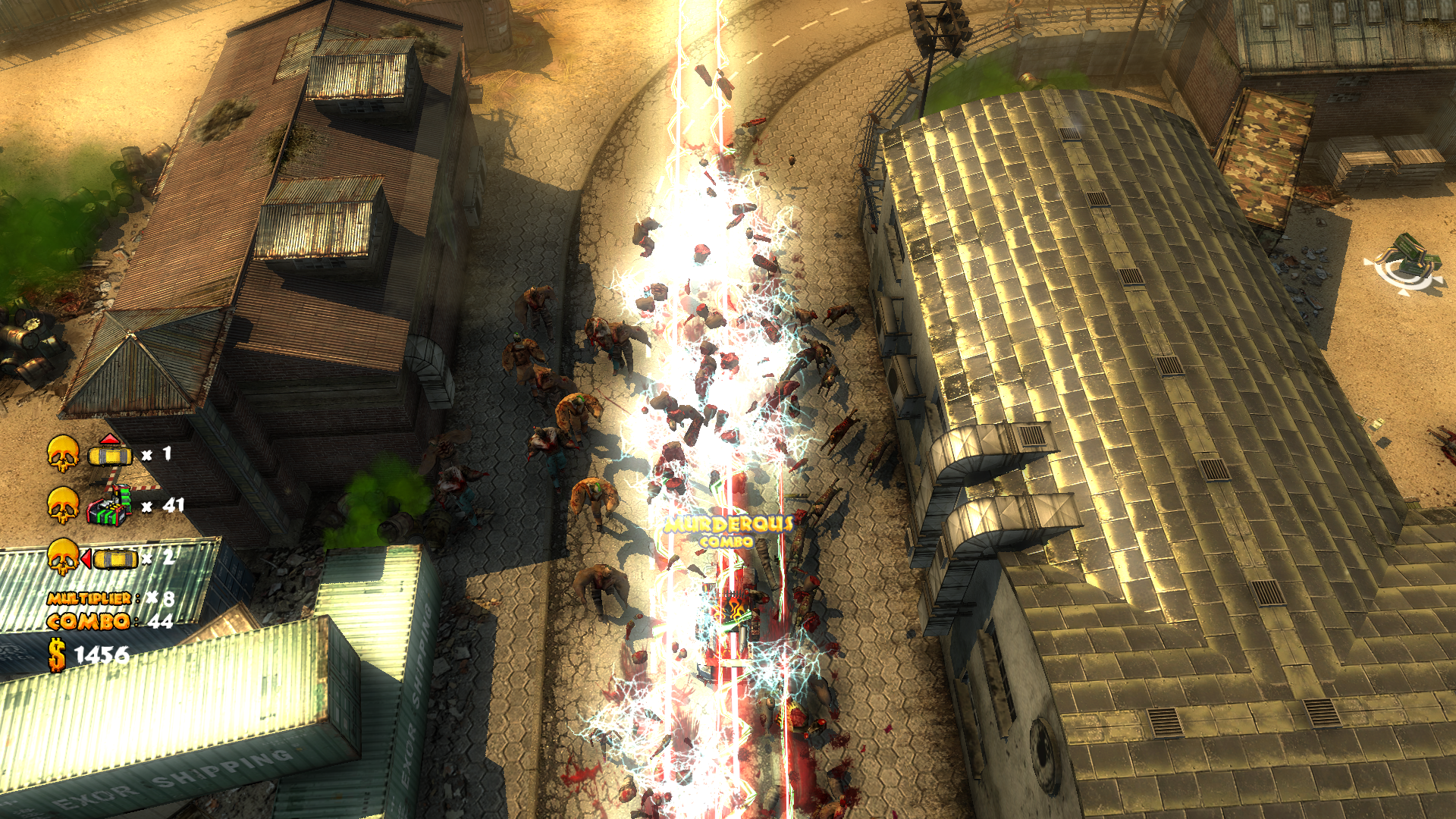Click the gold dollar sign money icon

[x=57, y=654]
